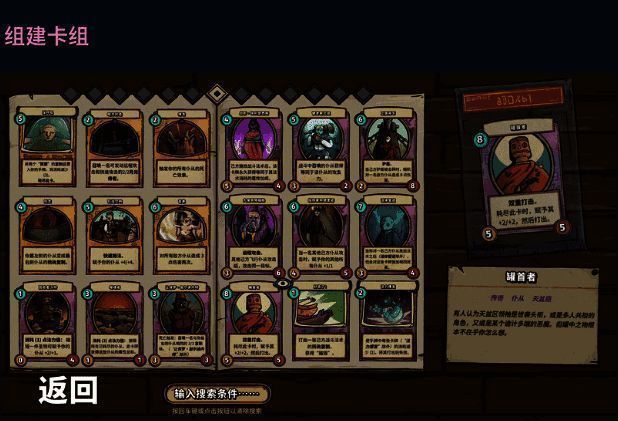
Task: Select the red jar-headed 罐首者 card in the book
Action: 253,323
